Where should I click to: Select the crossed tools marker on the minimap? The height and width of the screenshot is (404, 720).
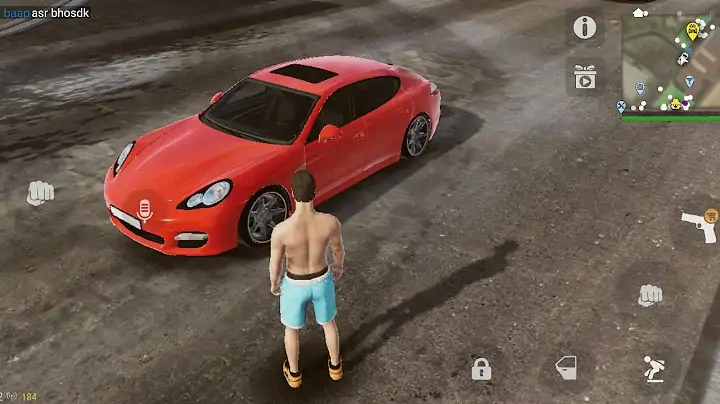[x=622, y=106]
